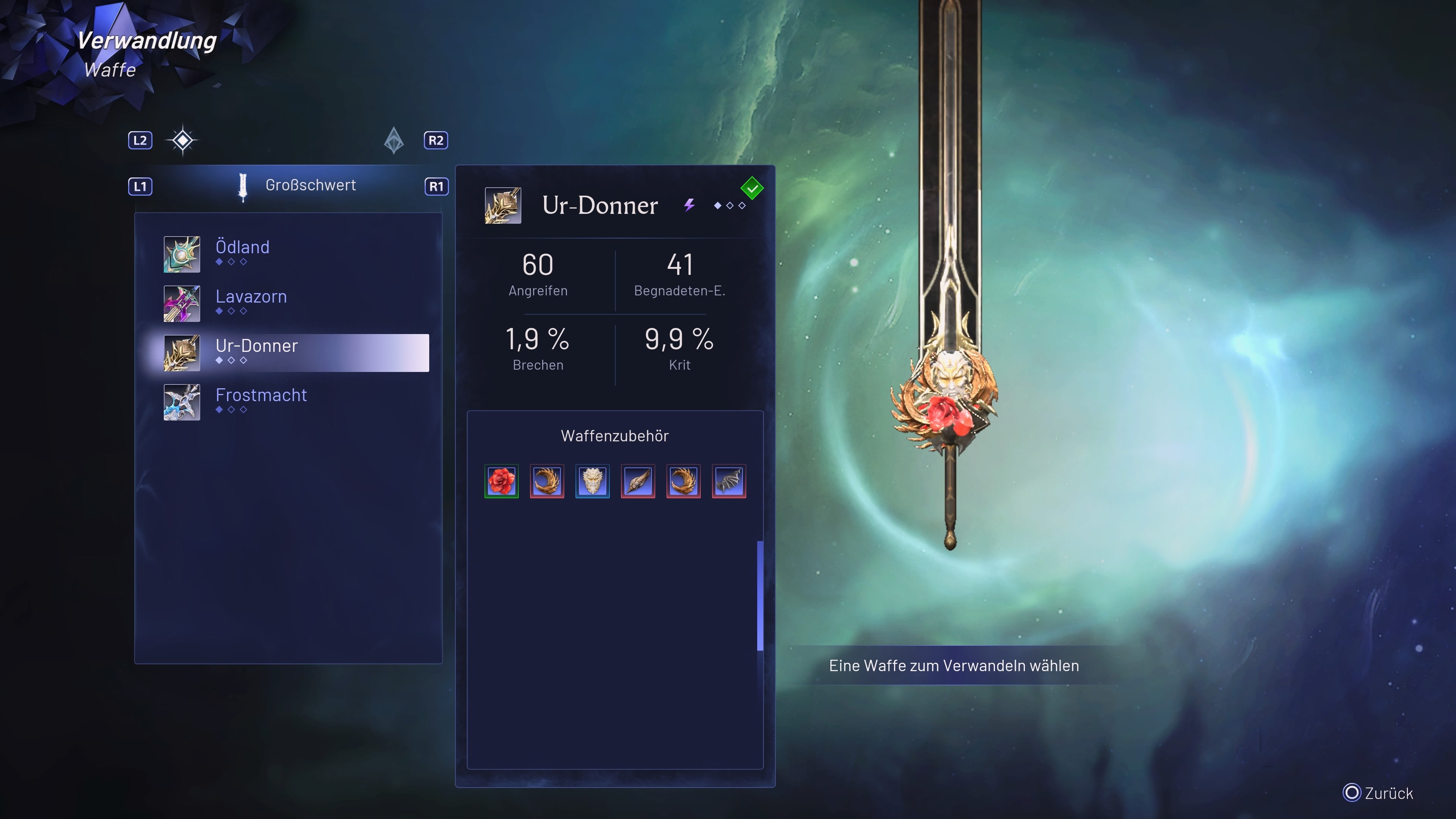The height and width of the screenshot is (819, 1456).
Task: Choose the white lion mask accessory
Action: [x=592, y=482]
